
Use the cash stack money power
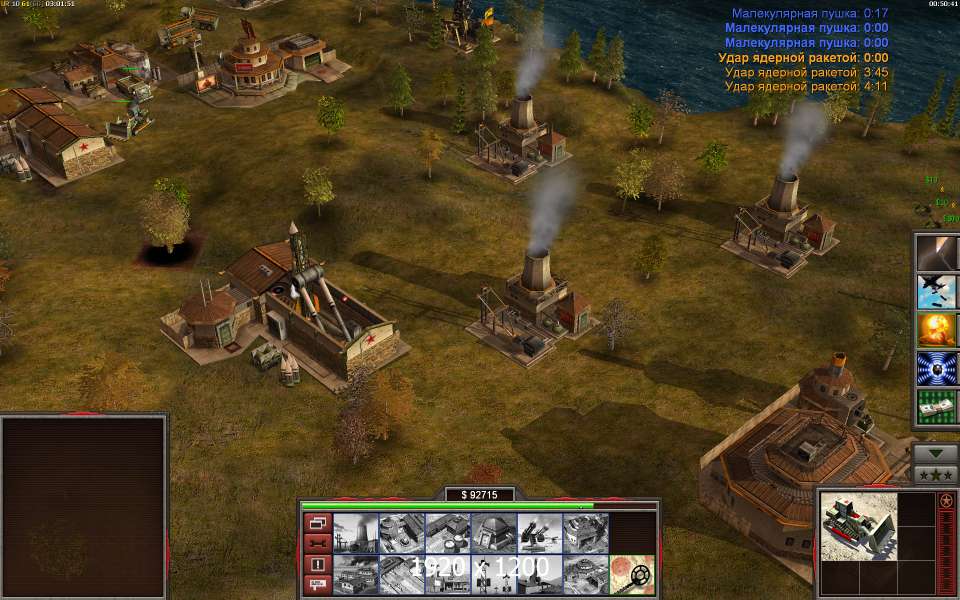pyautogui.click(x=936, y=406)
